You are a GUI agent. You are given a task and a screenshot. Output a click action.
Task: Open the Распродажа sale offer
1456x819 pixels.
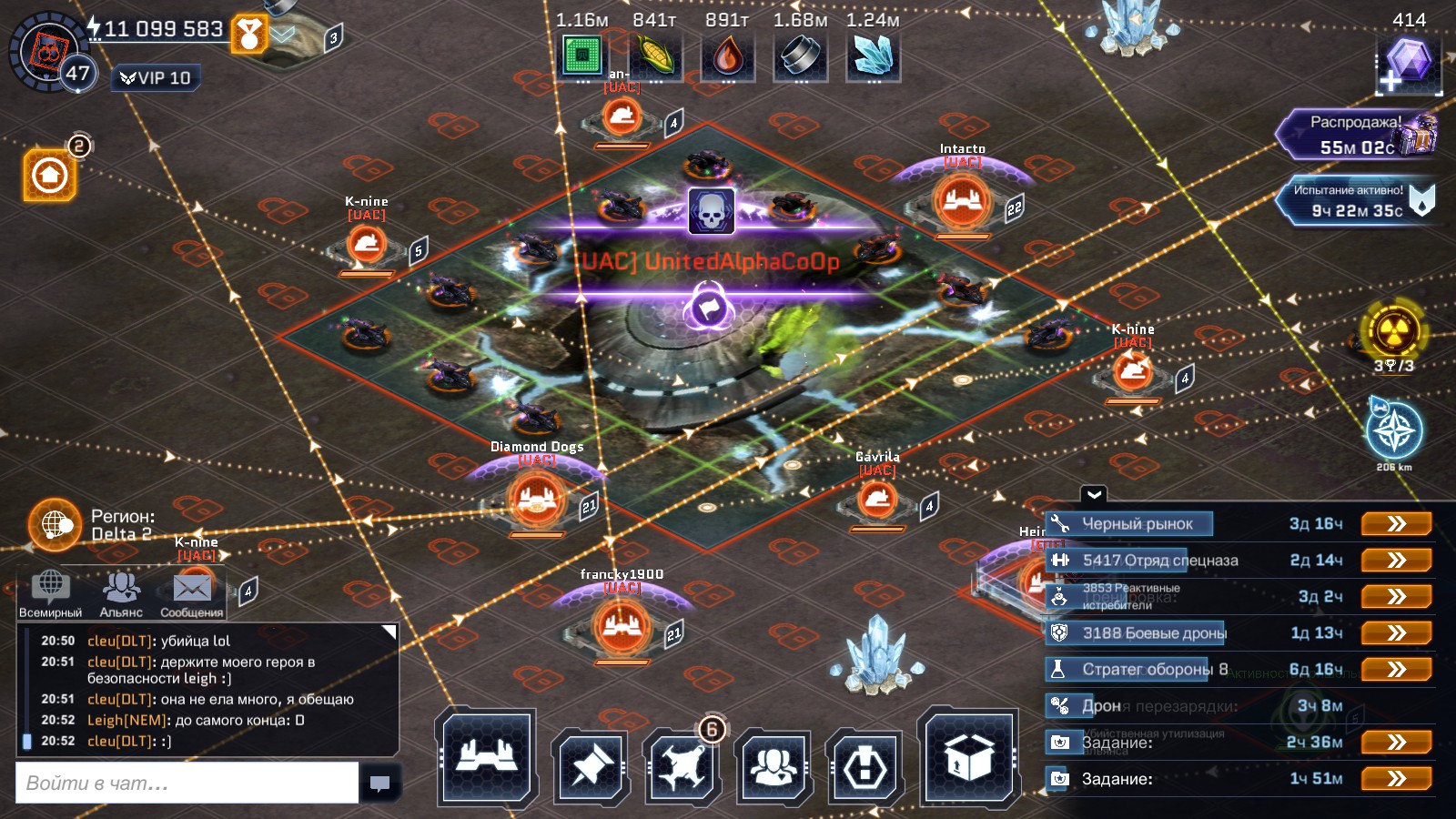[x=1357, y=135]
